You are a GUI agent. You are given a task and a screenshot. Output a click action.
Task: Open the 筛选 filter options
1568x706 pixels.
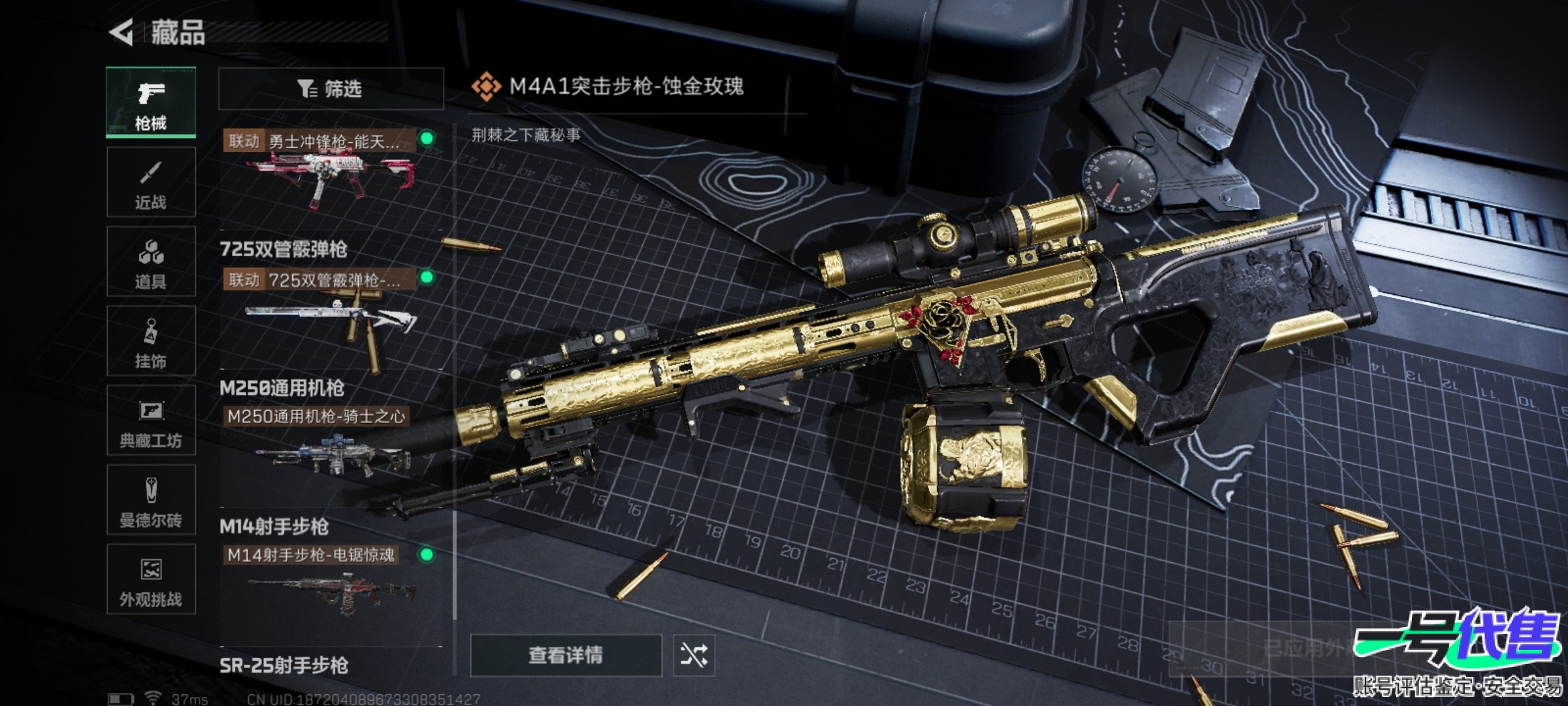click(331, 88)
